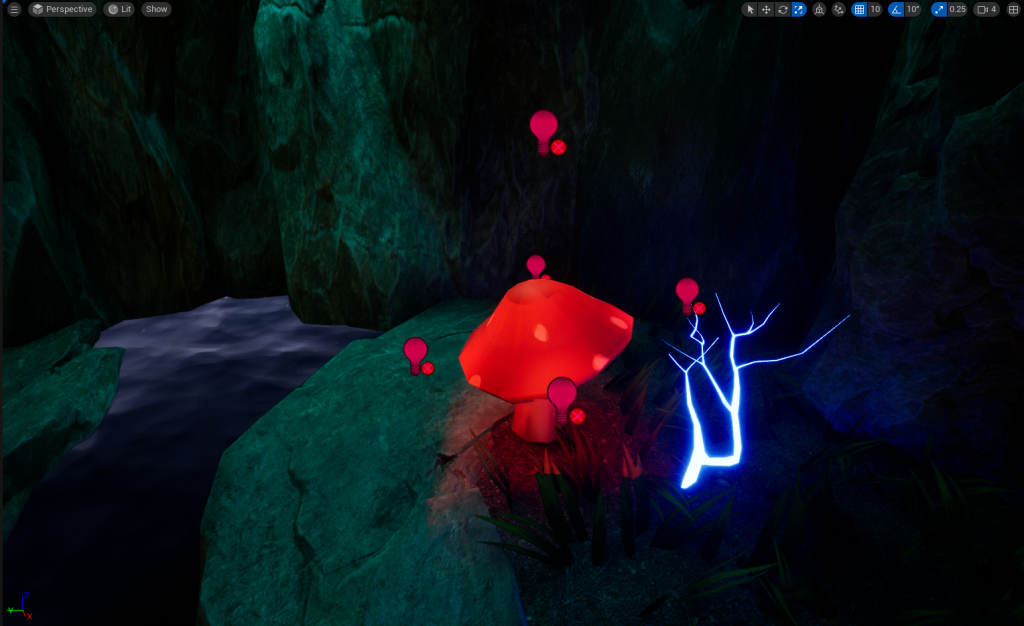
Task: Switch to the rotate tool
Action: point(783,9)
